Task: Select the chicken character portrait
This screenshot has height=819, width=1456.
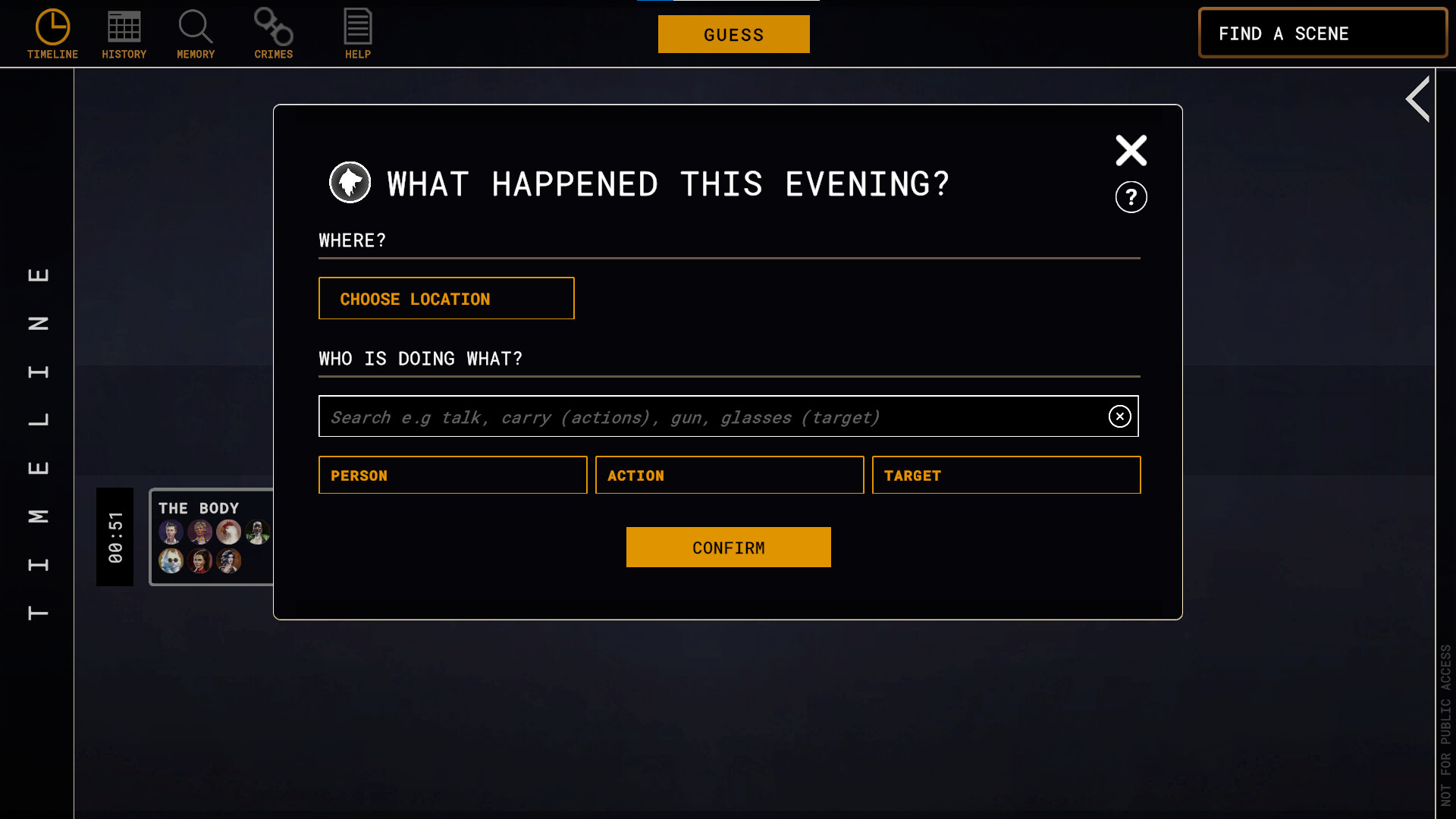Action: (x=228, y=532)
